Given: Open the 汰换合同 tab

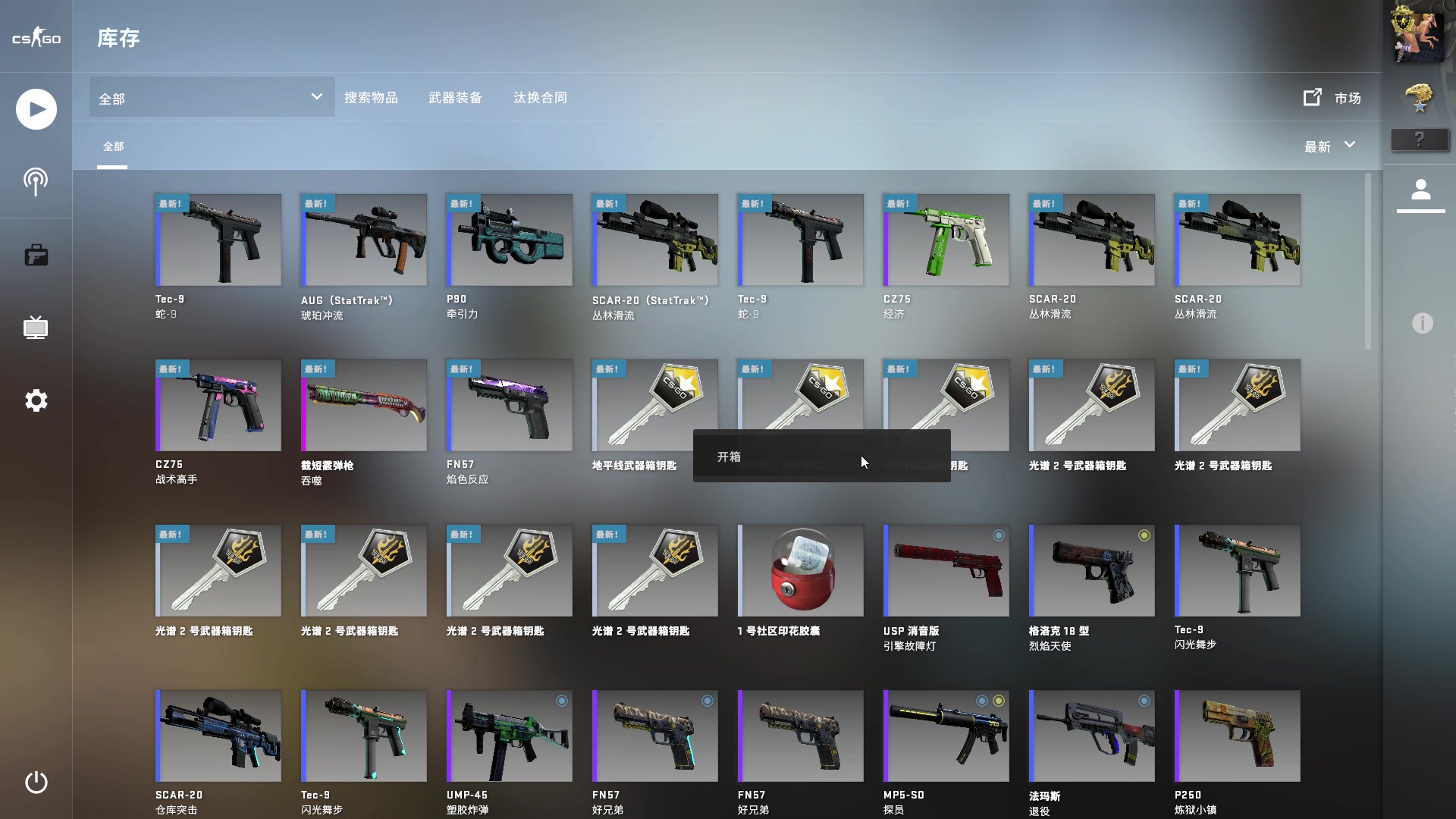Looking at the screenshot, I should click(540, 97).
